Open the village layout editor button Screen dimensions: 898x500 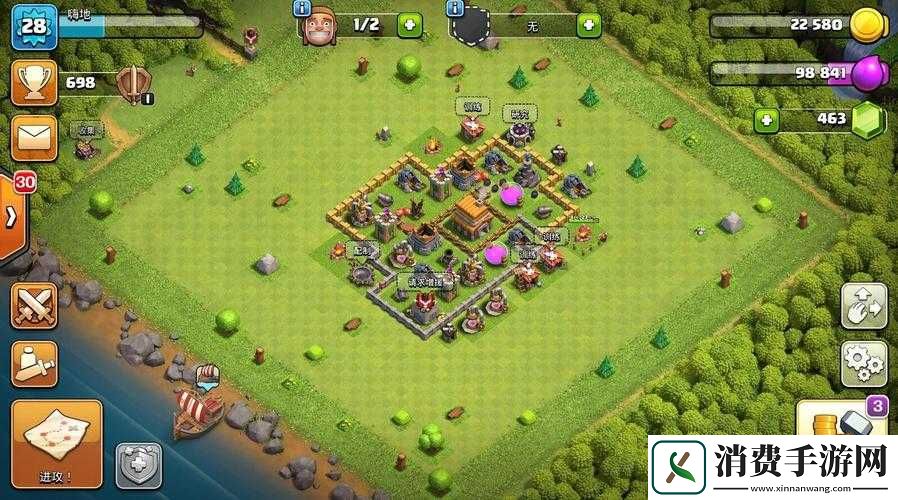(x=862, y=306)
